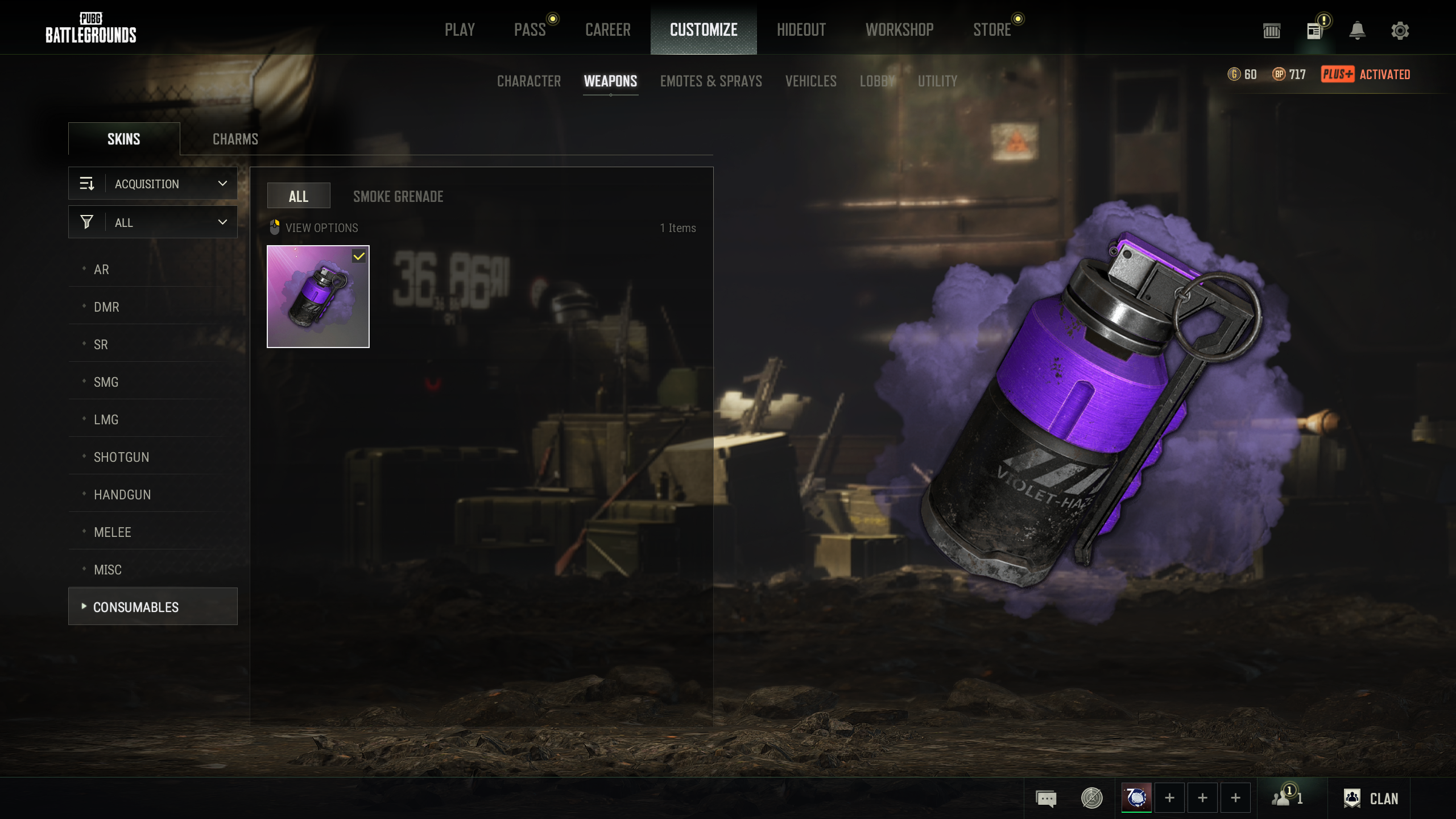Choose the Shotgun weapon category
Screen dimensions: 1456x819
(x=122, y=457)
